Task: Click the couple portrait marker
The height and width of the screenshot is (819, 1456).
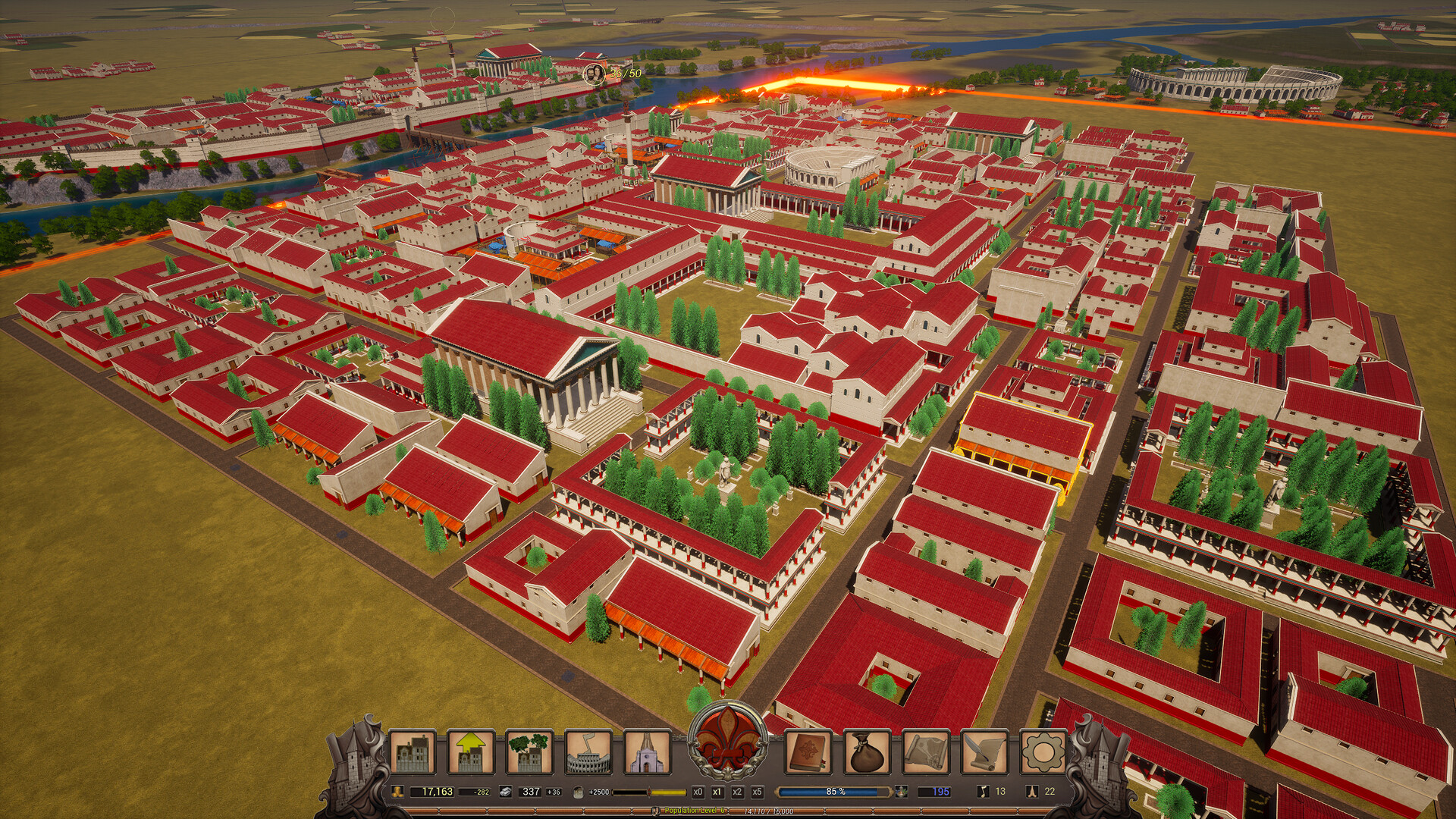Action: pos(593,74)
